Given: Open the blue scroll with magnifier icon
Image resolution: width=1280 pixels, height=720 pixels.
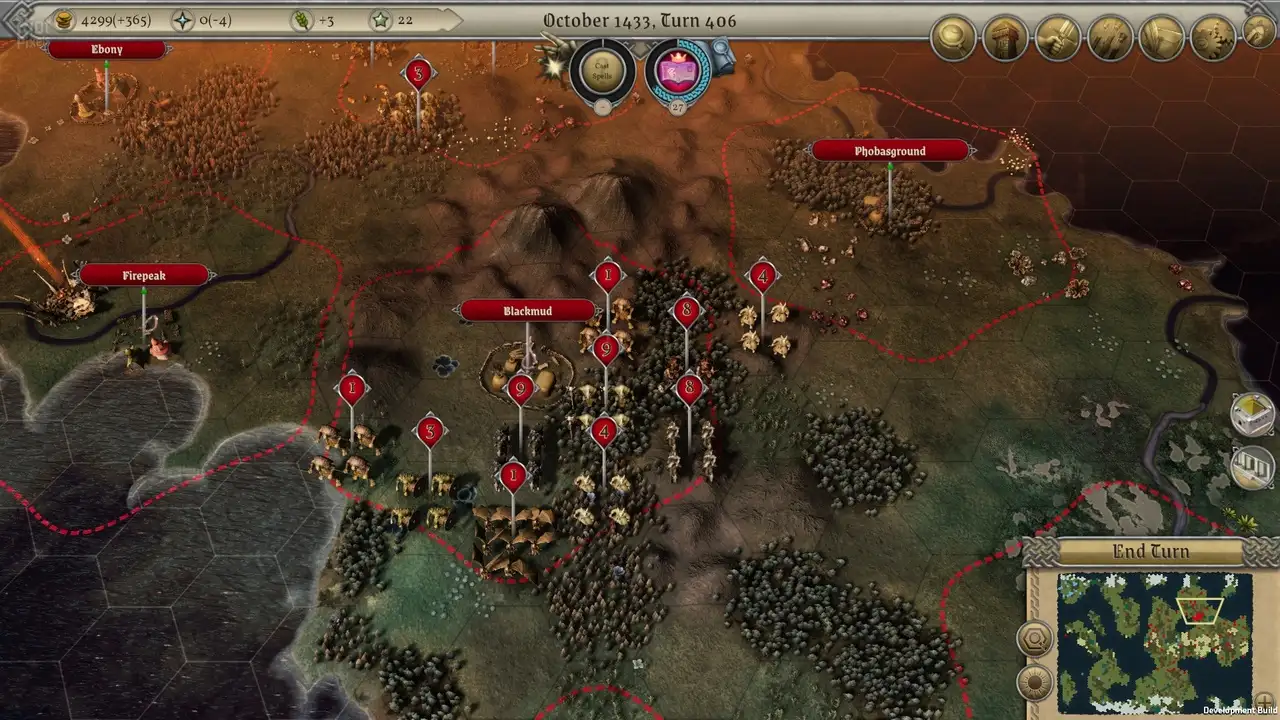Looking at the screenshot, I should pos(722,57).
